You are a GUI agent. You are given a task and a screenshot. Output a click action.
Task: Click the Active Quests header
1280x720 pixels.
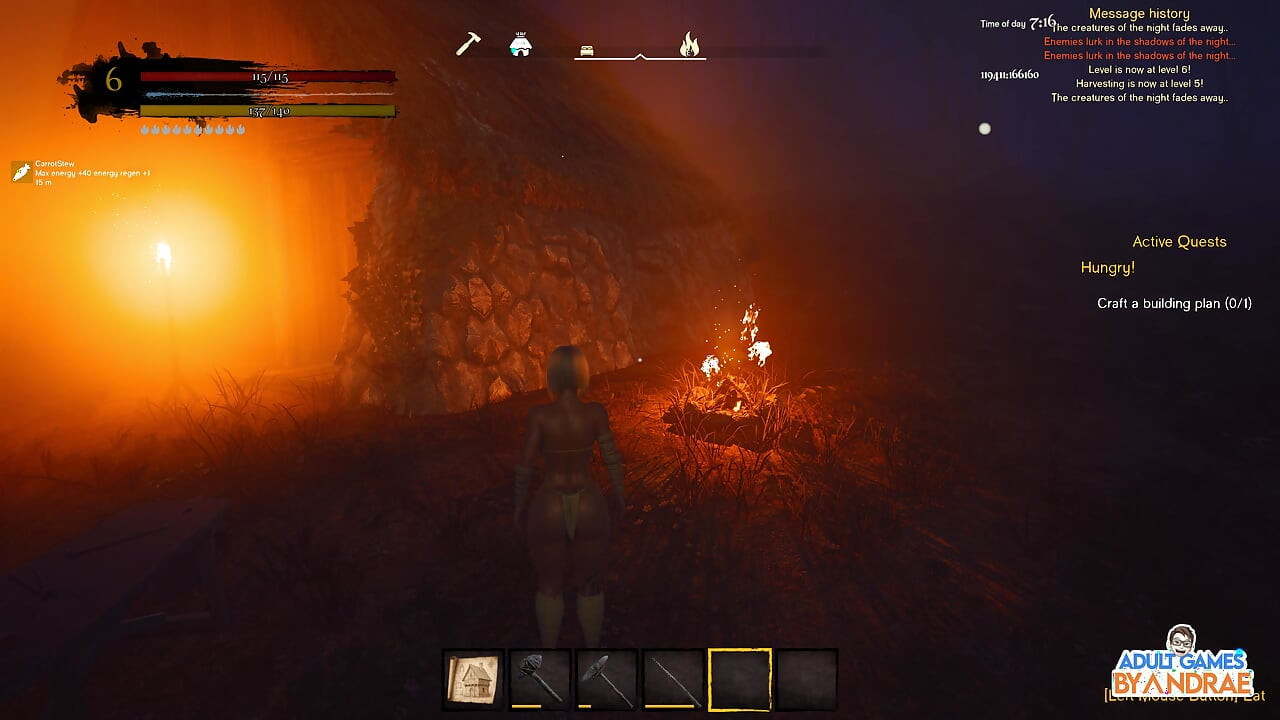tap(1179, 242)
